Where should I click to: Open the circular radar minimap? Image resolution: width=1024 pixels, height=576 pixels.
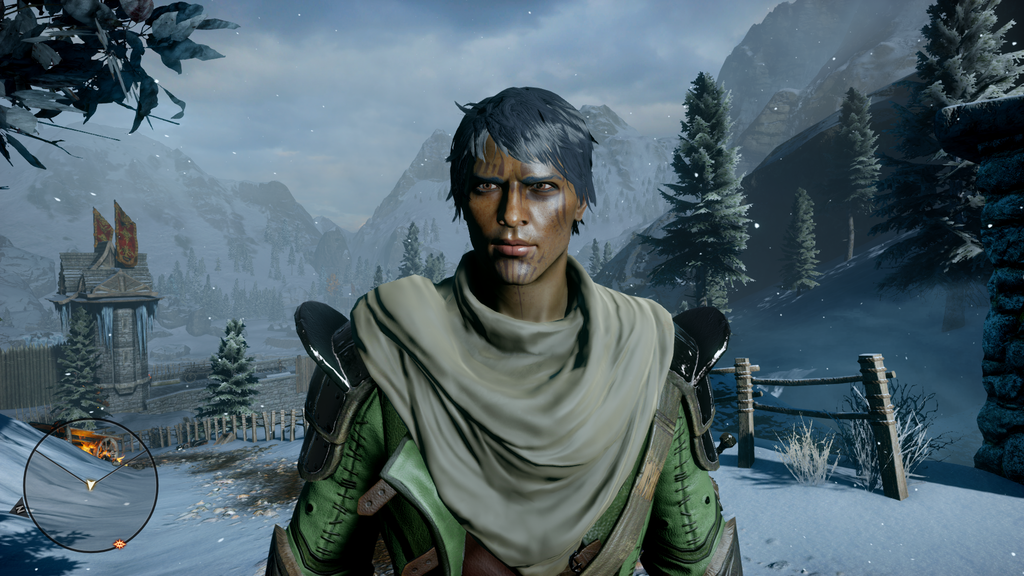click(x=90, y=485)
